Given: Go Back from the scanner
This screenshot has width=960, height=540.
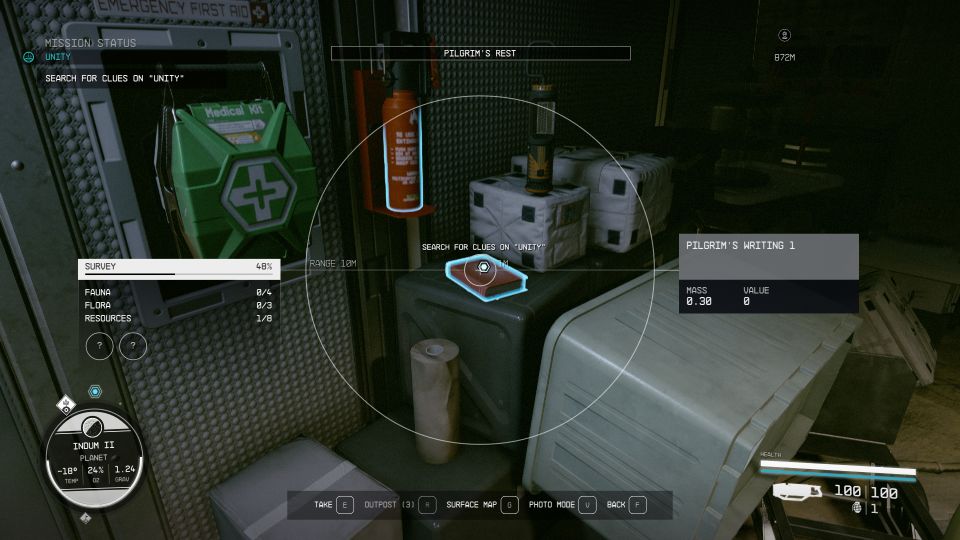Looking at the screenshot, I should click(x=626, y=505).
